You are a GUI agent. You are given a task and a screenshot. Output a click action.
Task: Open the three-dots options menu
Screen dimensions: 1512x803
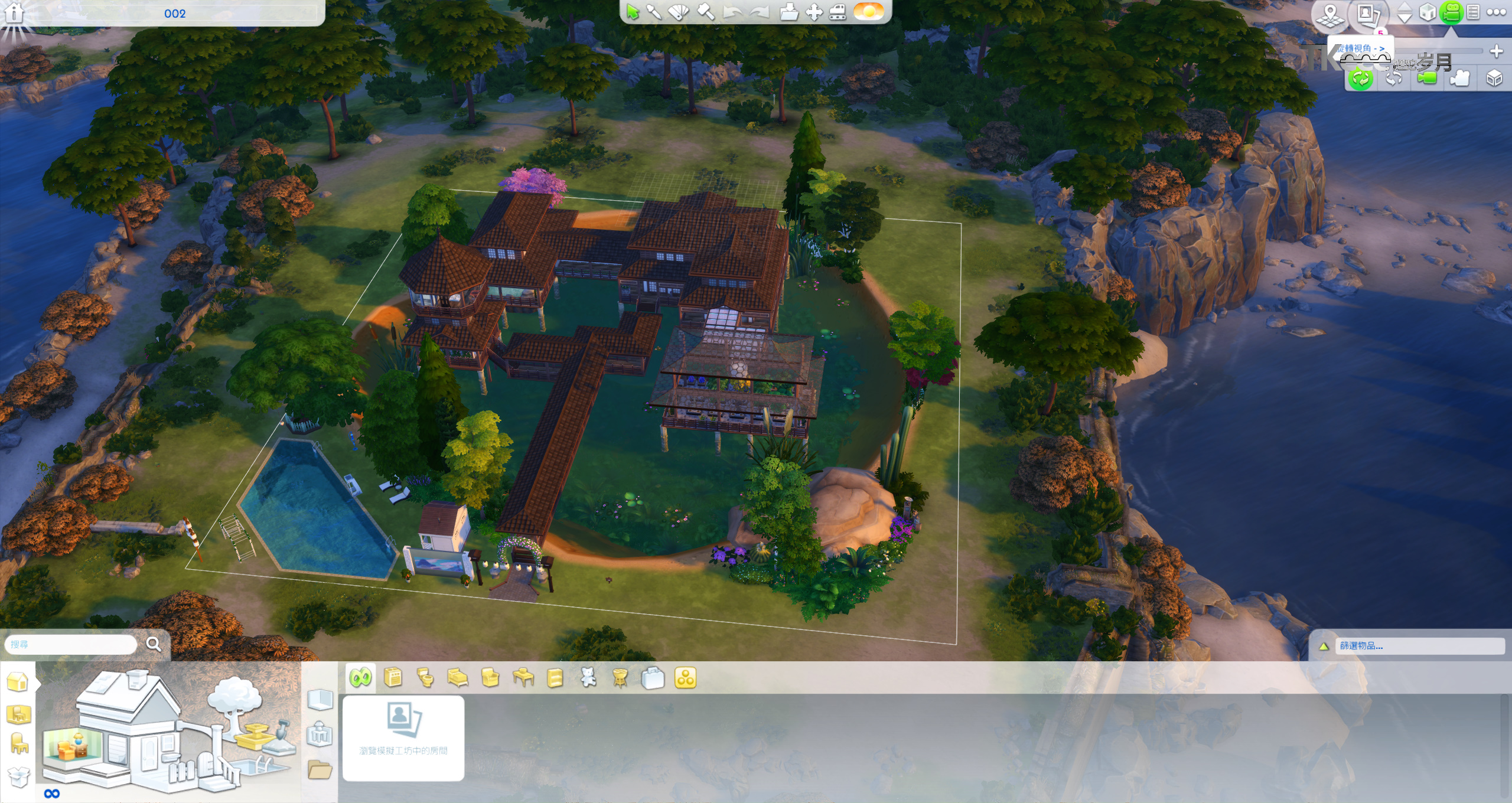click(x=1496, y=12)
